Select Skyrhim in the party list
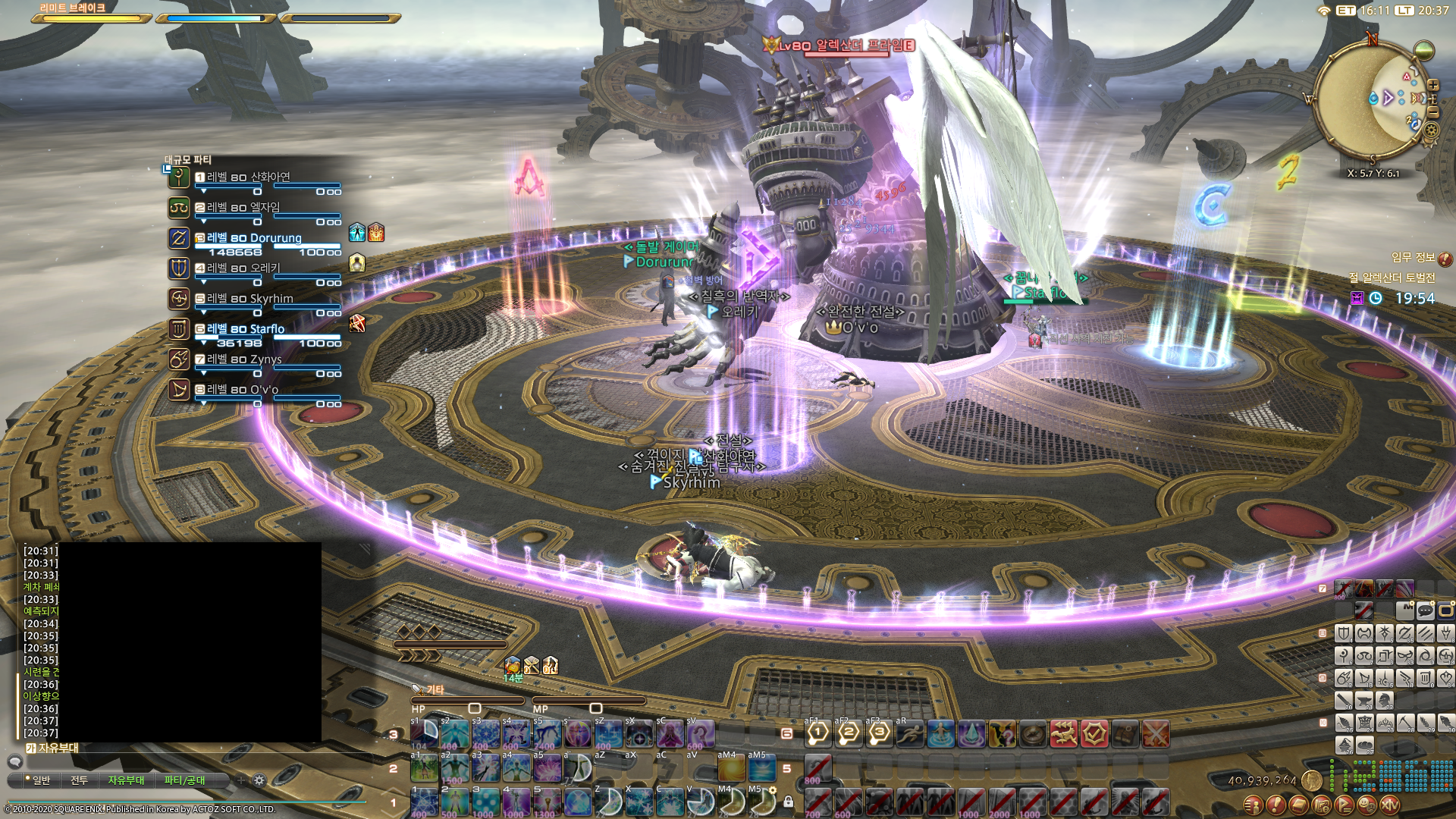 249,299
